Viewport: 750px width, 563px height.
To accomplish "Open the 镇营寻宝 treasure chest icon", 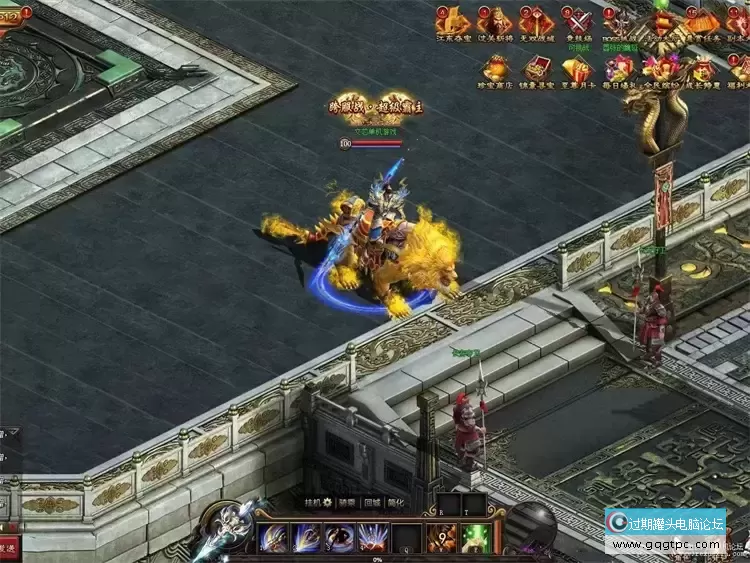I will coord(537,68).
